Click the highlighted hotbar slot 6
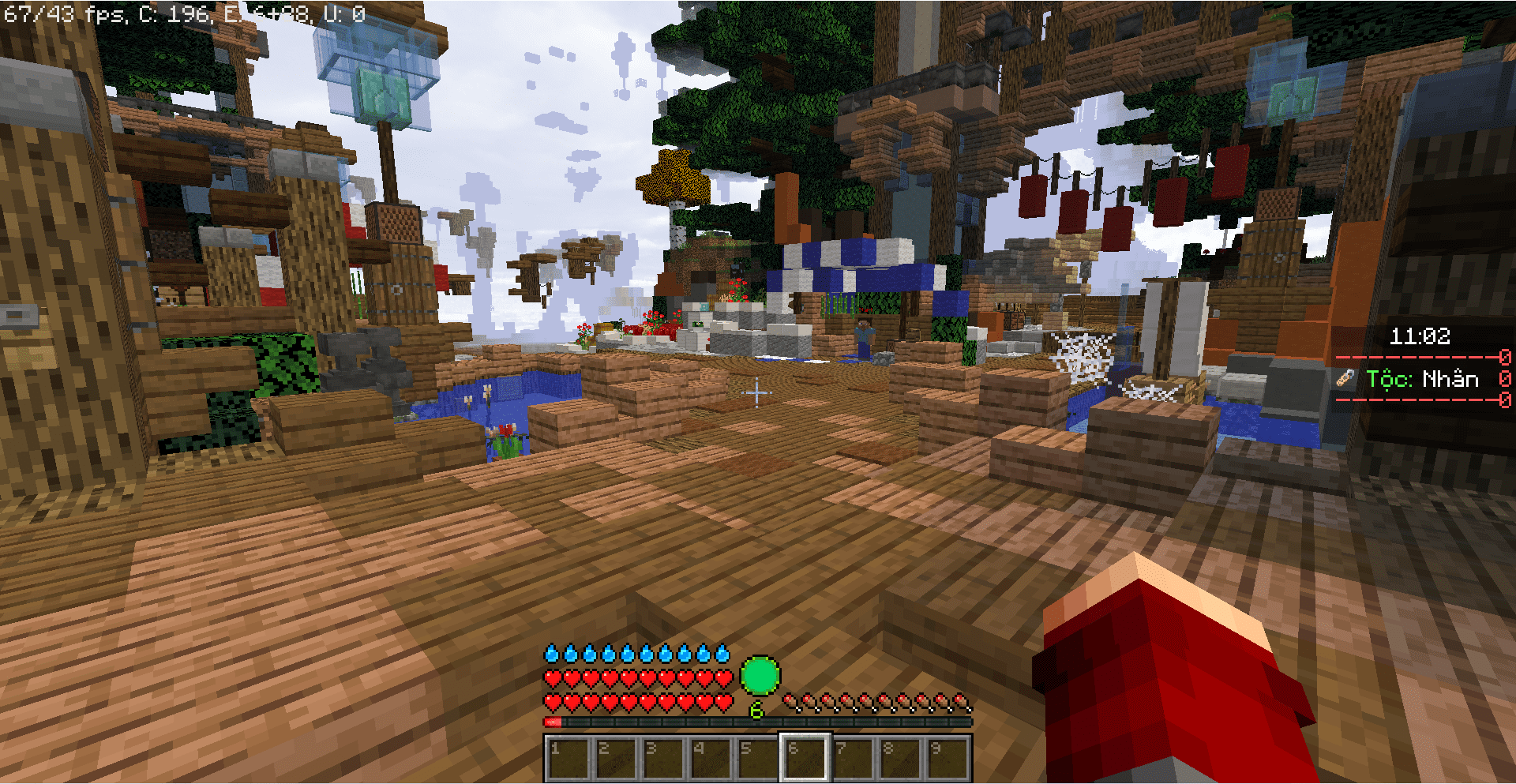Viewport: 1516px width, 784px height. [805, 758]
